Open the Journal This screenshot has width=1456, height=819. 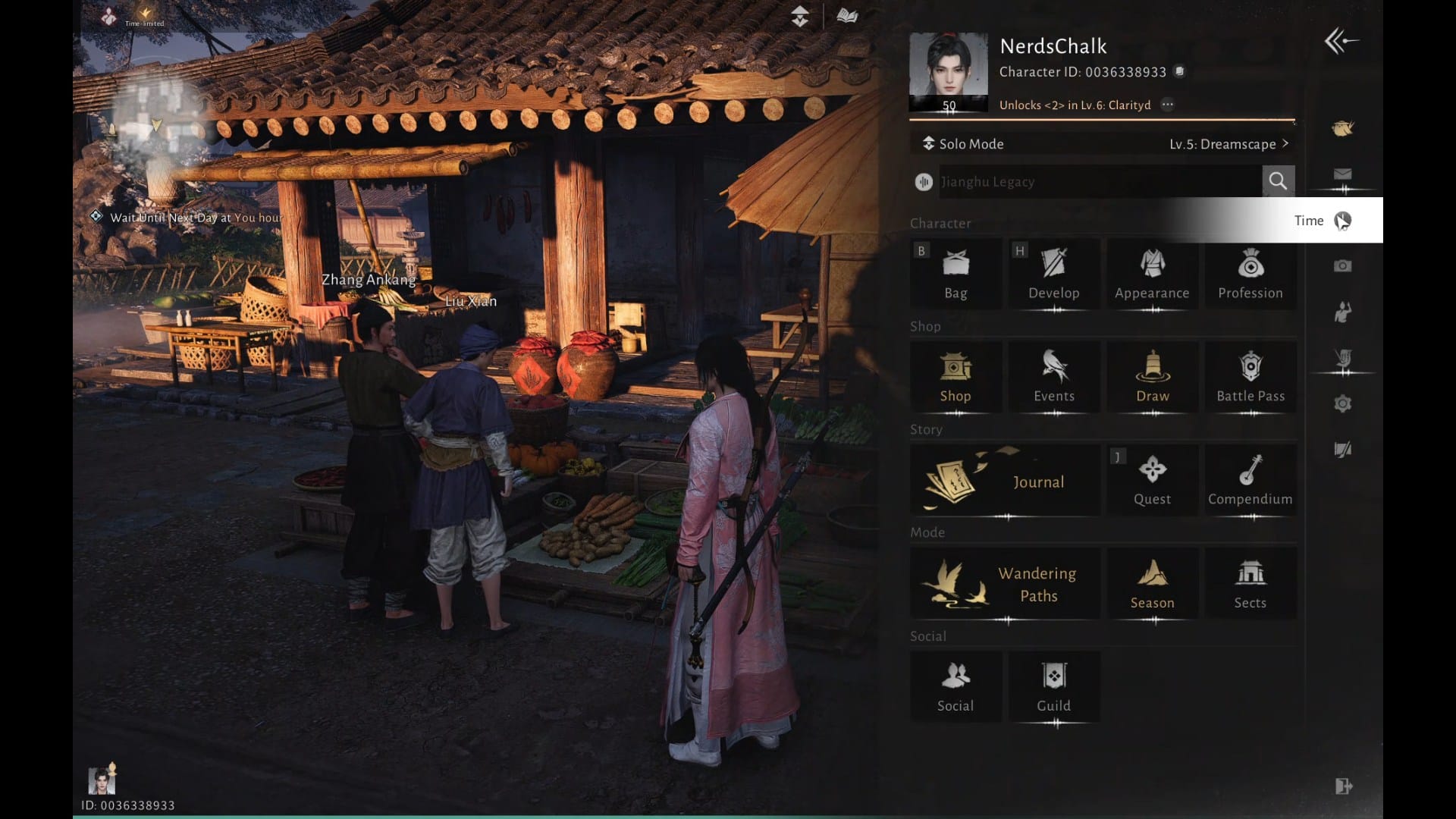[1005, 481]
